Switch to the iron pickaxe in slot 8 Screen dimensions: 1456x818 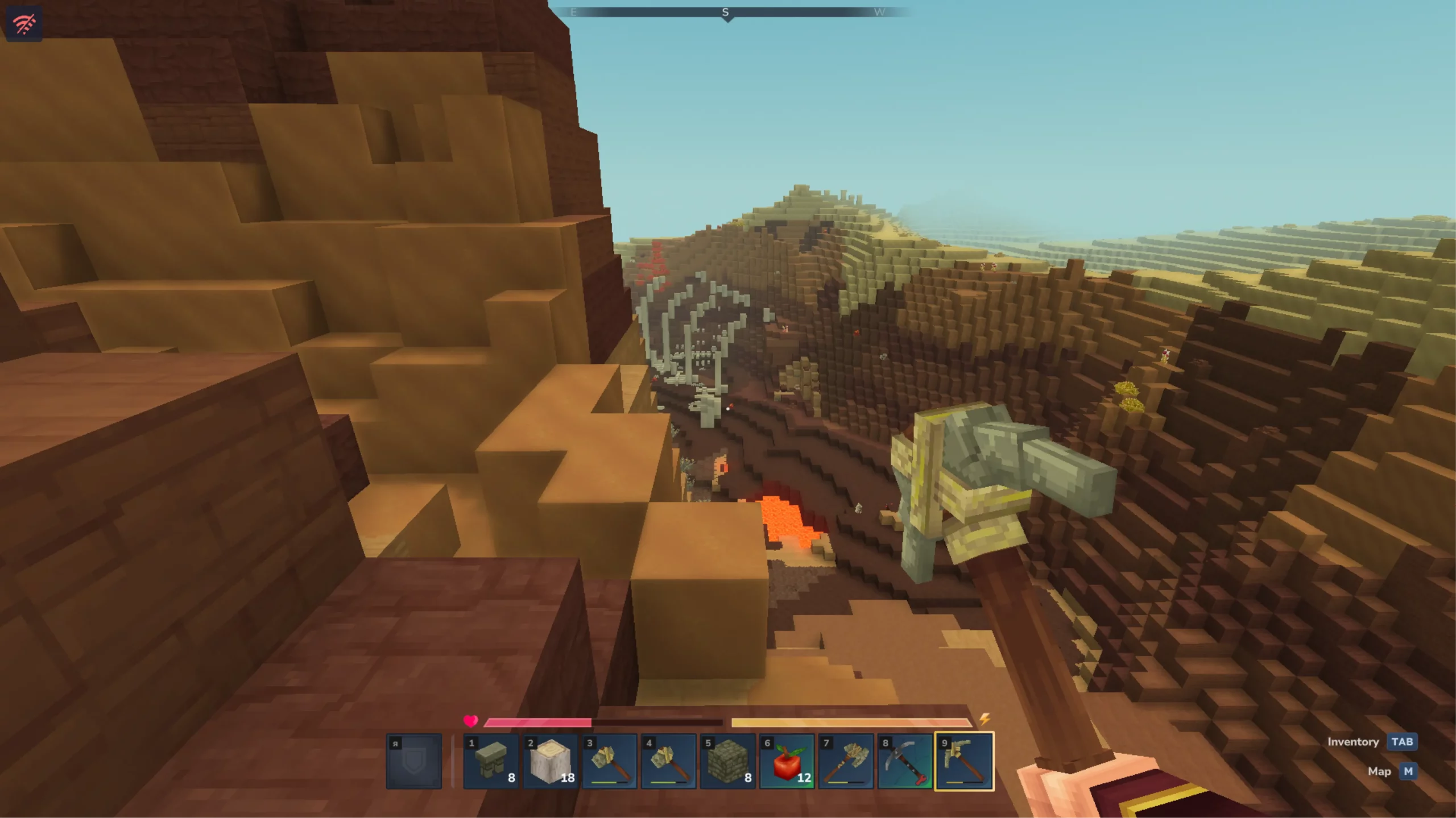(x=905, y=761)
